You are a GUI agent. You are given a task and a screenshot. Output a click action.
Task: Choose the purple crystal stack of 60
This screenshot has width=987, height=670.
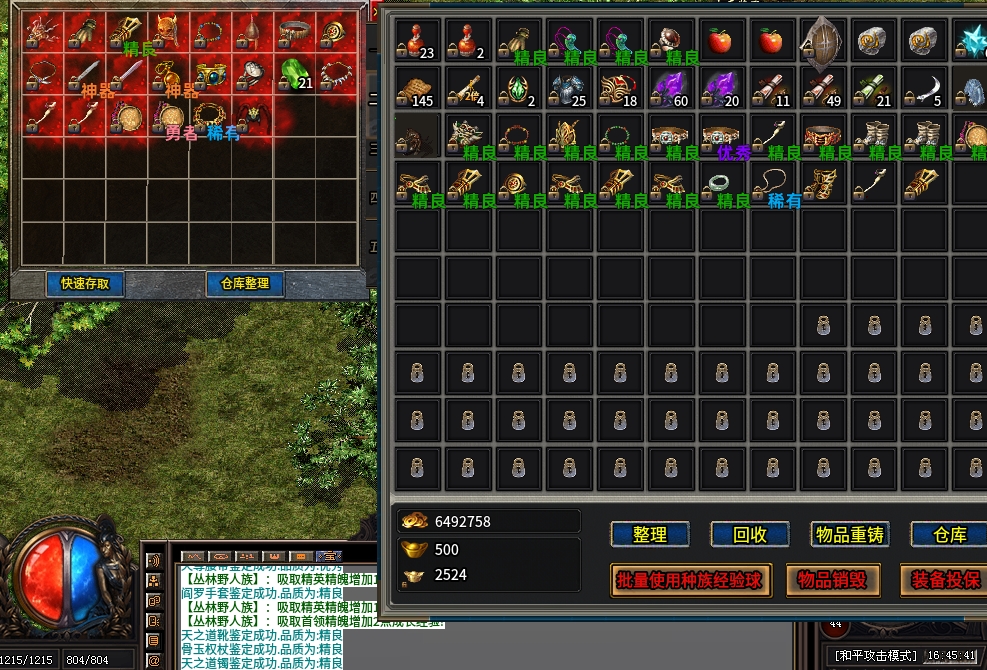669,89
